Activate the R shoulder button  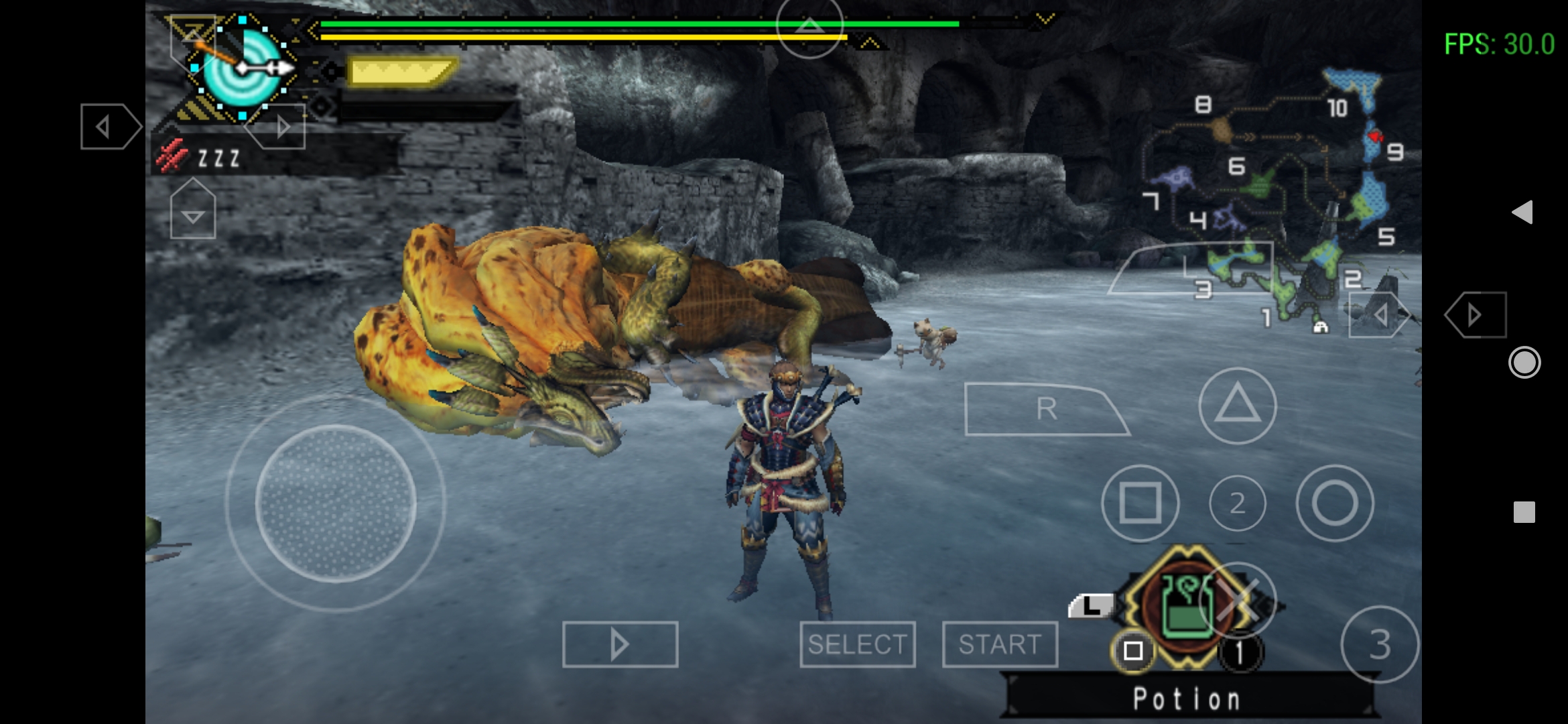pos(1046,409)
